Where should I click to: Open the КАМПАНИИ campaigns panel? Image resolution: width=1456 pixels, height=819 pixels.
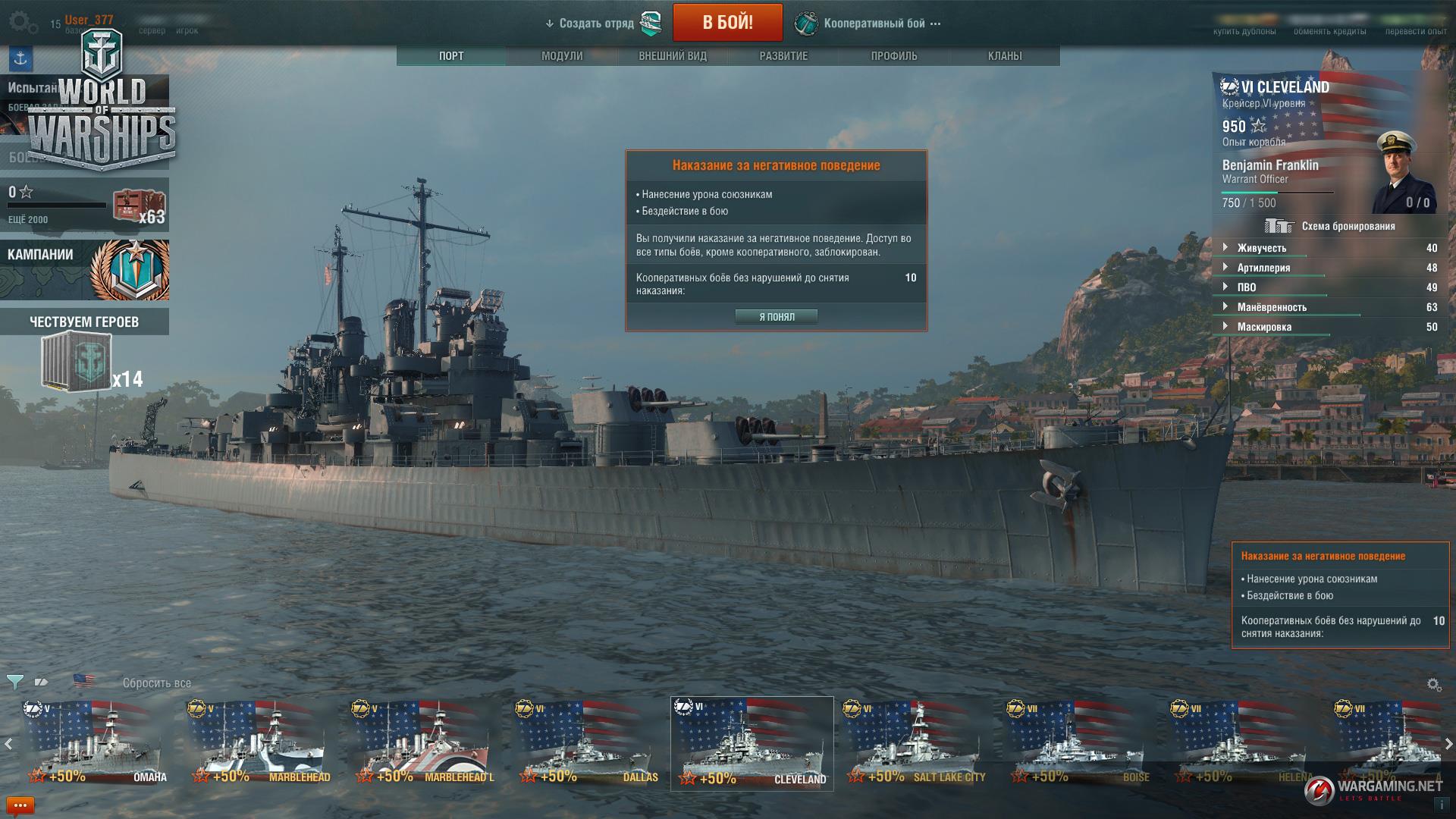[x=84, y=270]
